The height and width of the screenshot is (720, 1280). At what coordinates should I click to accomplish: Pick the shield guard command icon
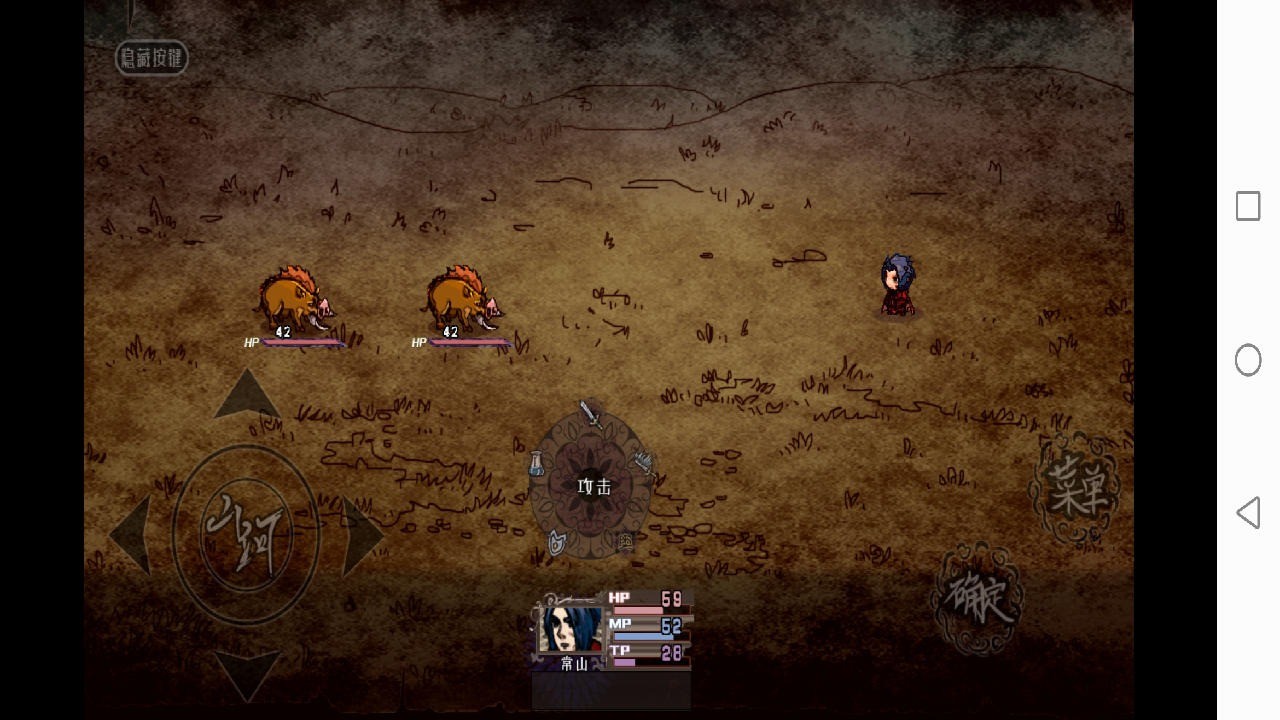pos(557,542)
